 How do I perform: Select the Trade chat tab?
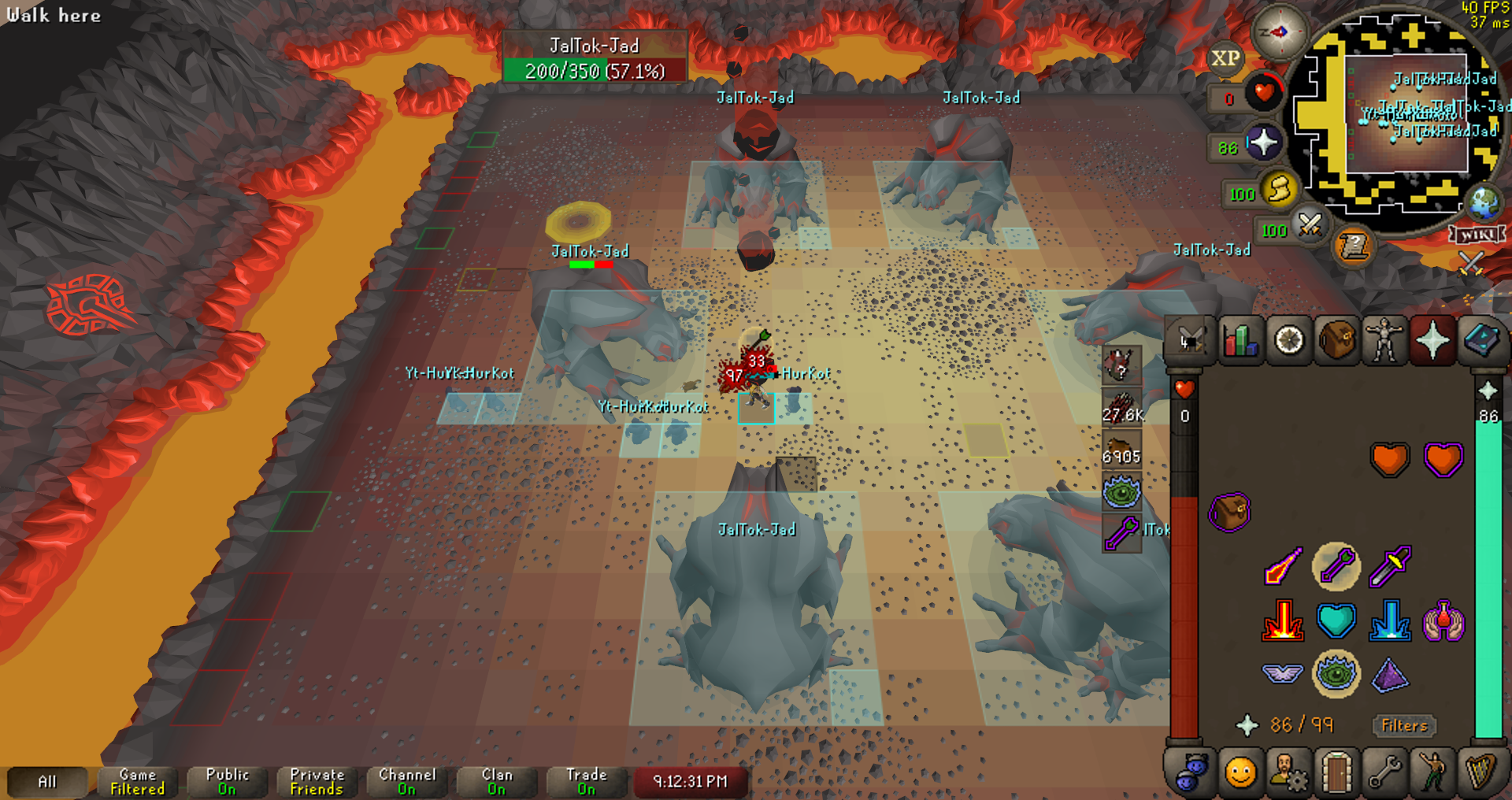[586, 782]
